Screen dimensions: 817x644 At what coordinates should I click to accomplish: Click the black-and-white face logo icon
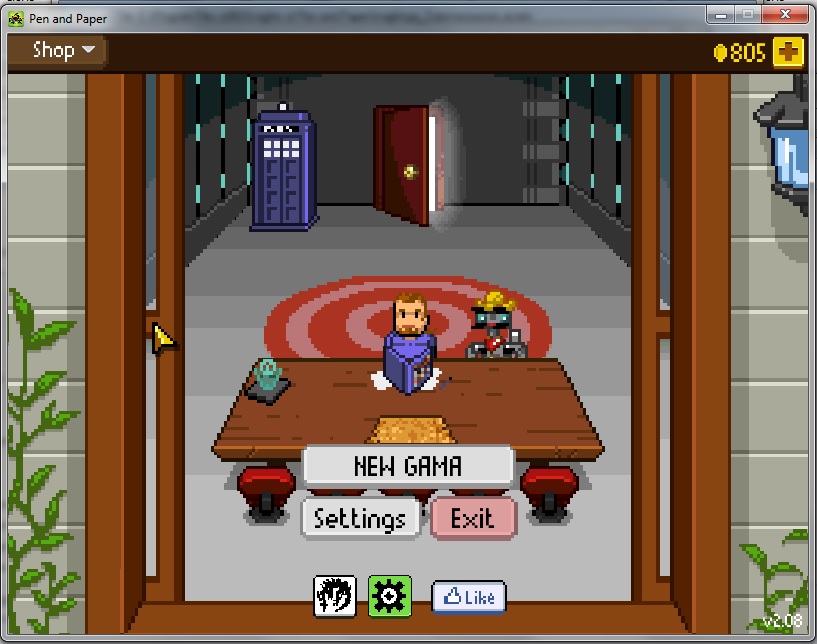coord(336,596)
